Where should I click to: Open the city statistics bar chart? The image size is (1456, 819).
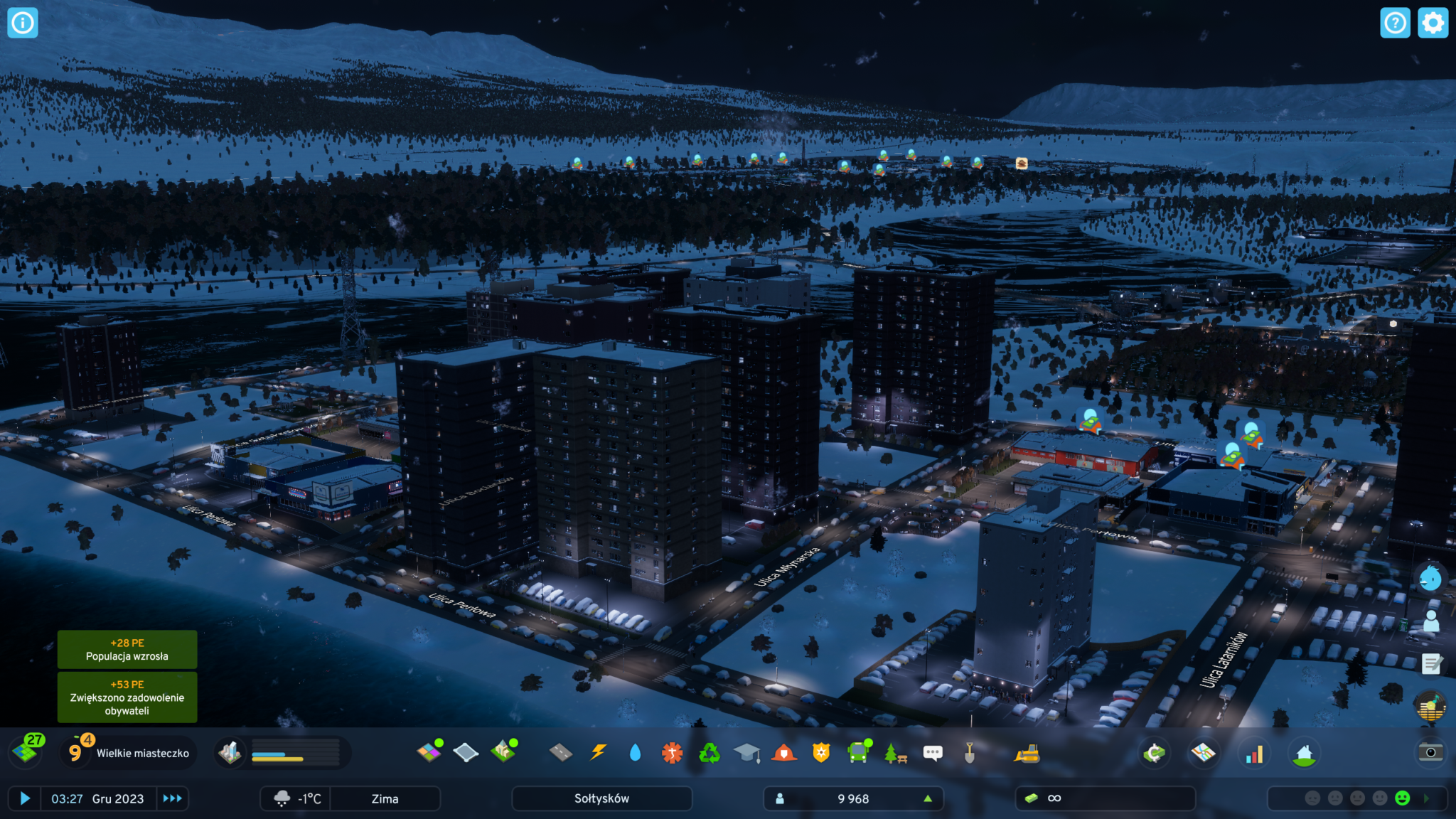pos(1254,754)
